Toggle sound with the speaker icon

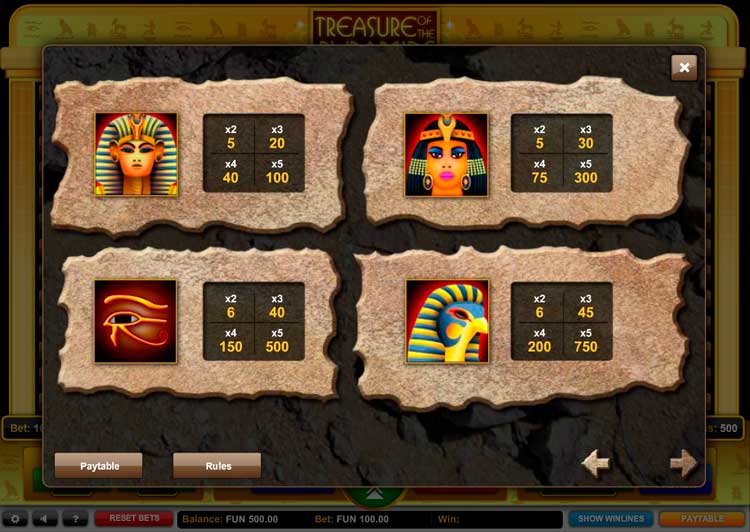pyautogui.click(x=44, y=519)
